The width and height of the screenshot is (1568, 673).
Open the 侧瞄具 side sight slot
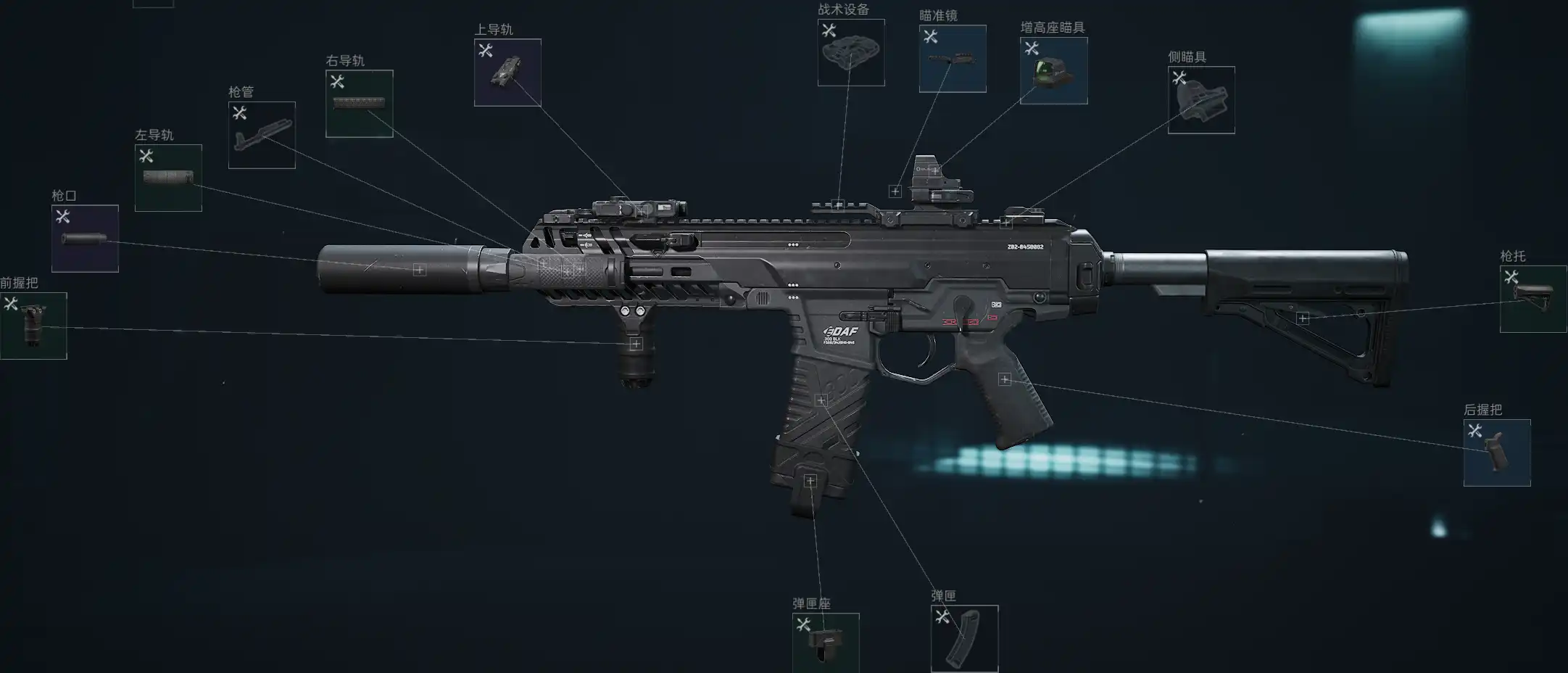click(1201, 100)
